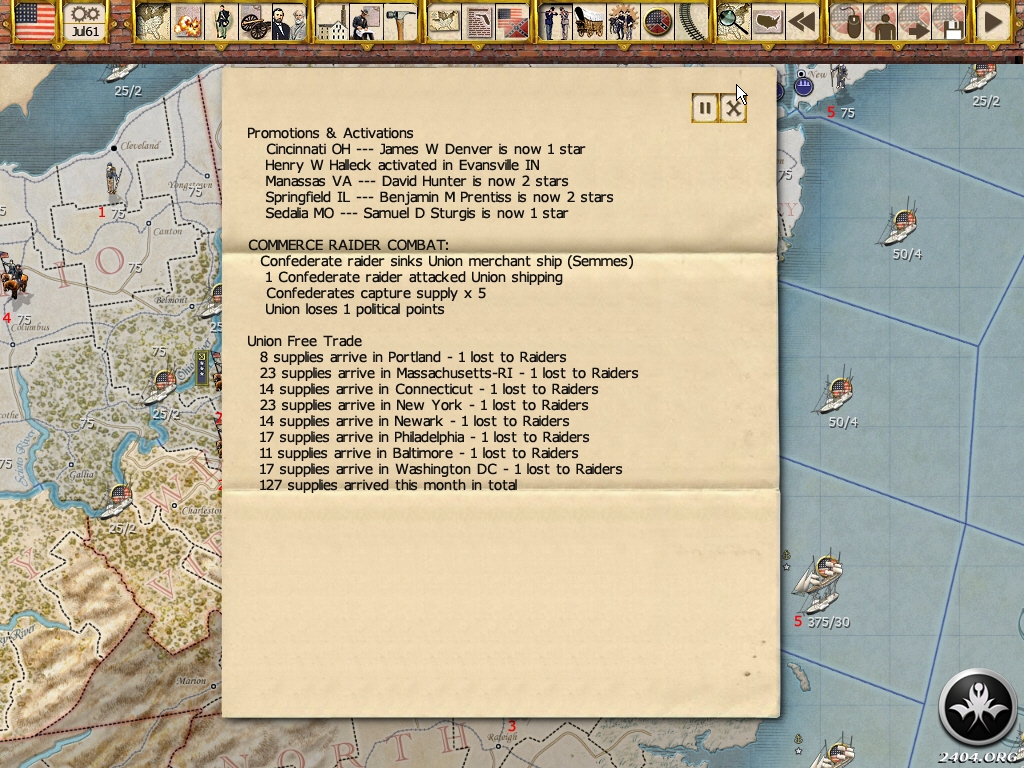Viewport: 1024px width, 768px height.
Task: Show the two generals portrait screen
Action: 288,22
